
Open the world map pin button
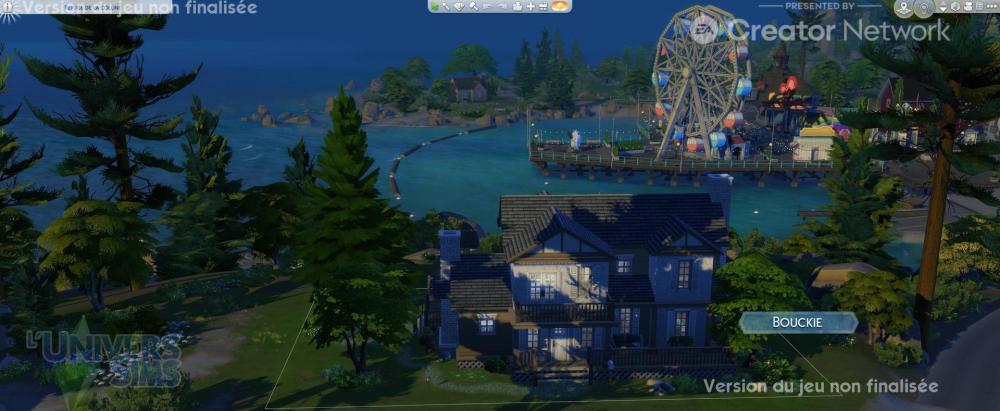(x=903, y=8)
